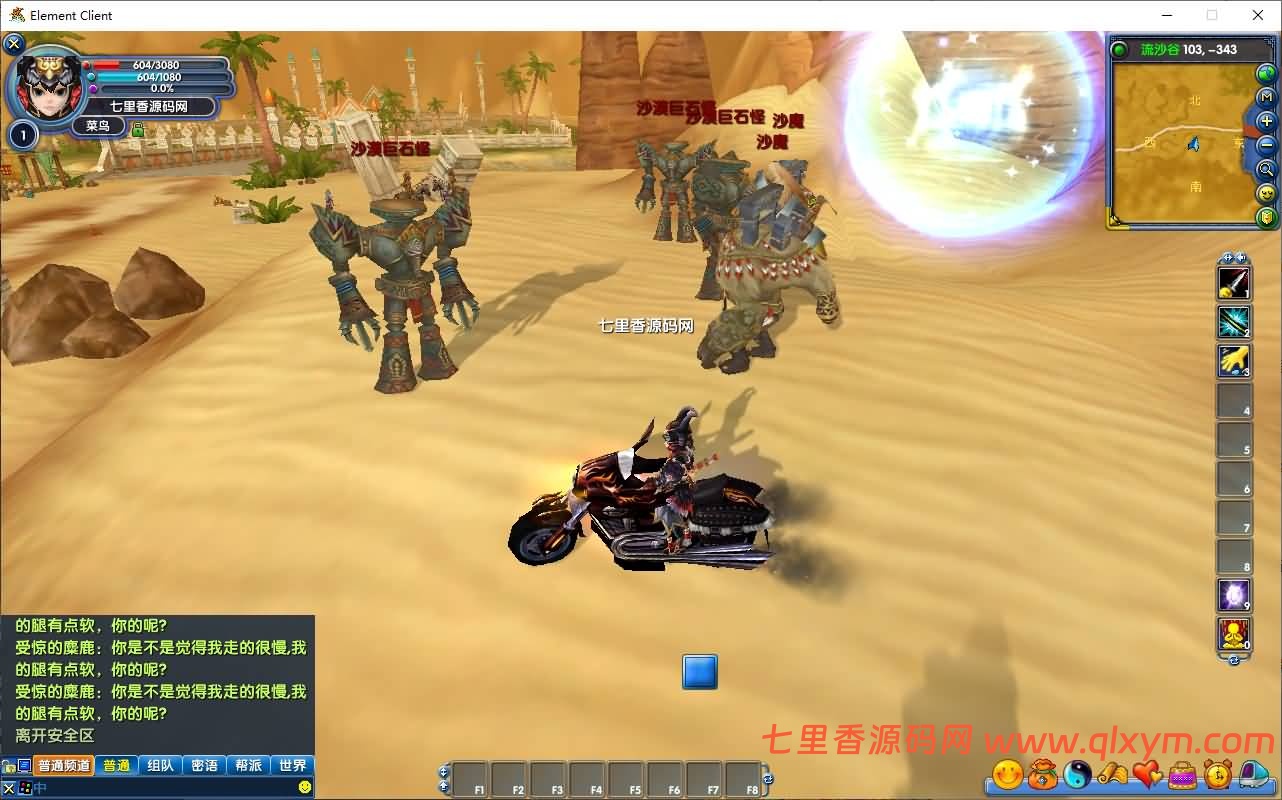Click the X to close the chat input

point(7,786)
